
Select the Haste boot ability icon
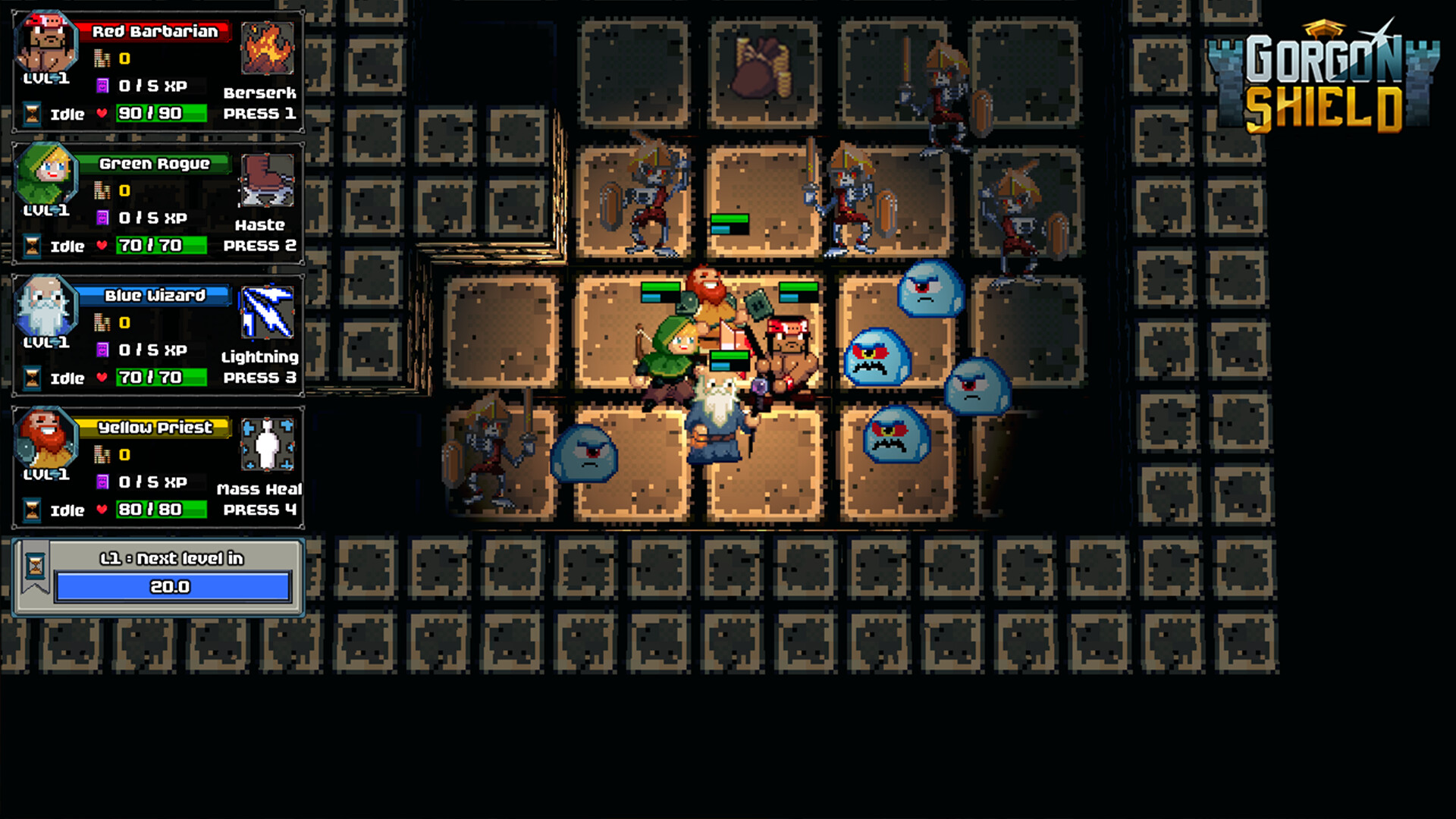tap(267, 180)
